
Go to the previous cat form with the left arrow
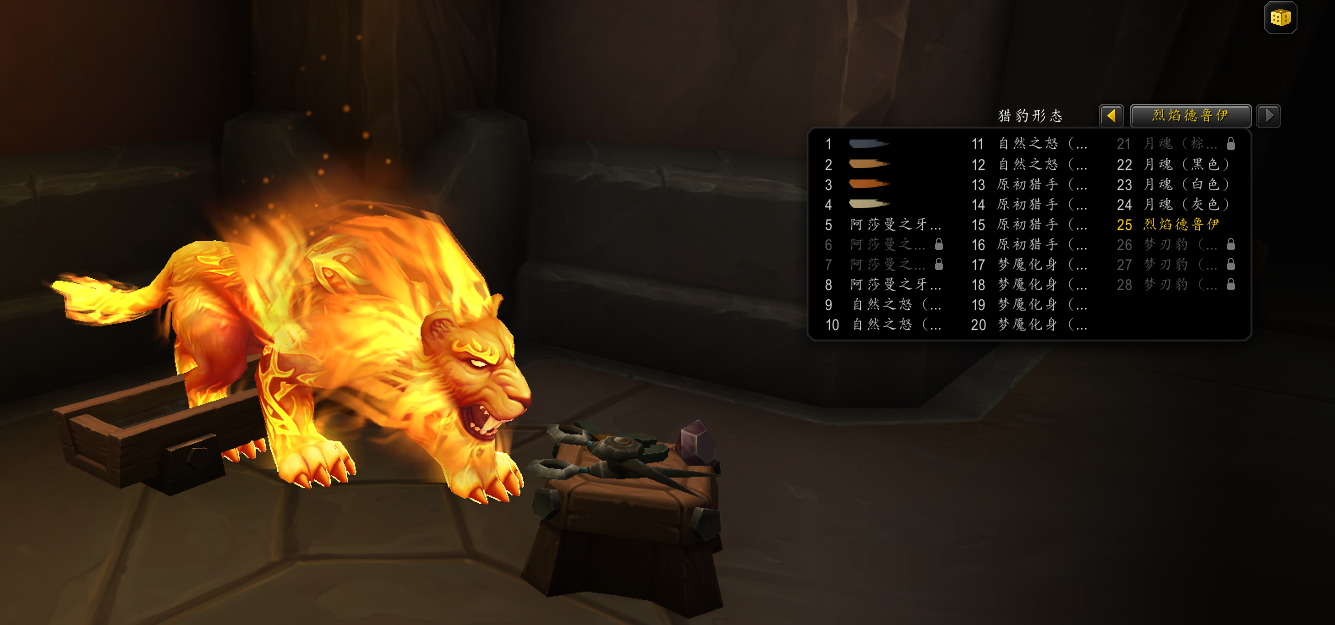pos(1110,116)
